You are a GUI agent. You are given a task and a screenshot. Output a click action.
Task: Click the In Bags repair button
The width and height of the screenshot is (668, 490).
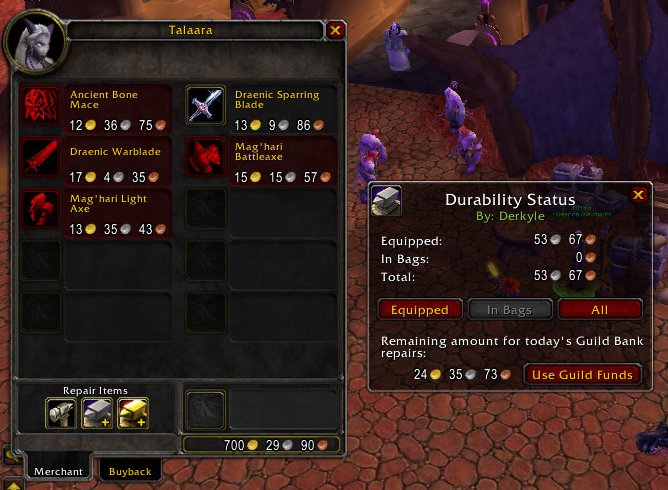pyautogui.click(x=510, y=310)
